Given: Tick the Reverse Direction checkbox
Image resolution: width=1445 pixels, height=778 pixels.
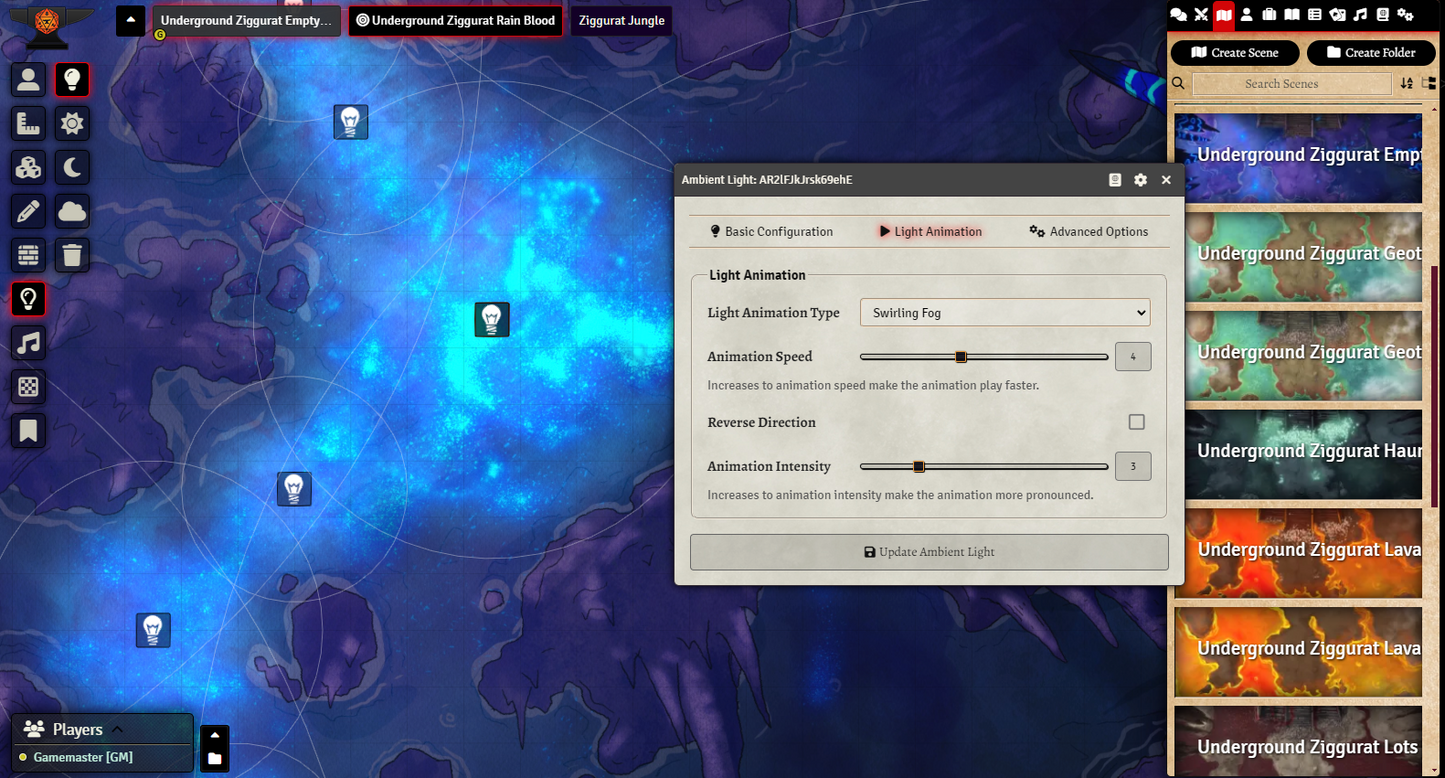Looking at the screenshot, I should [x=1136, y=422].
